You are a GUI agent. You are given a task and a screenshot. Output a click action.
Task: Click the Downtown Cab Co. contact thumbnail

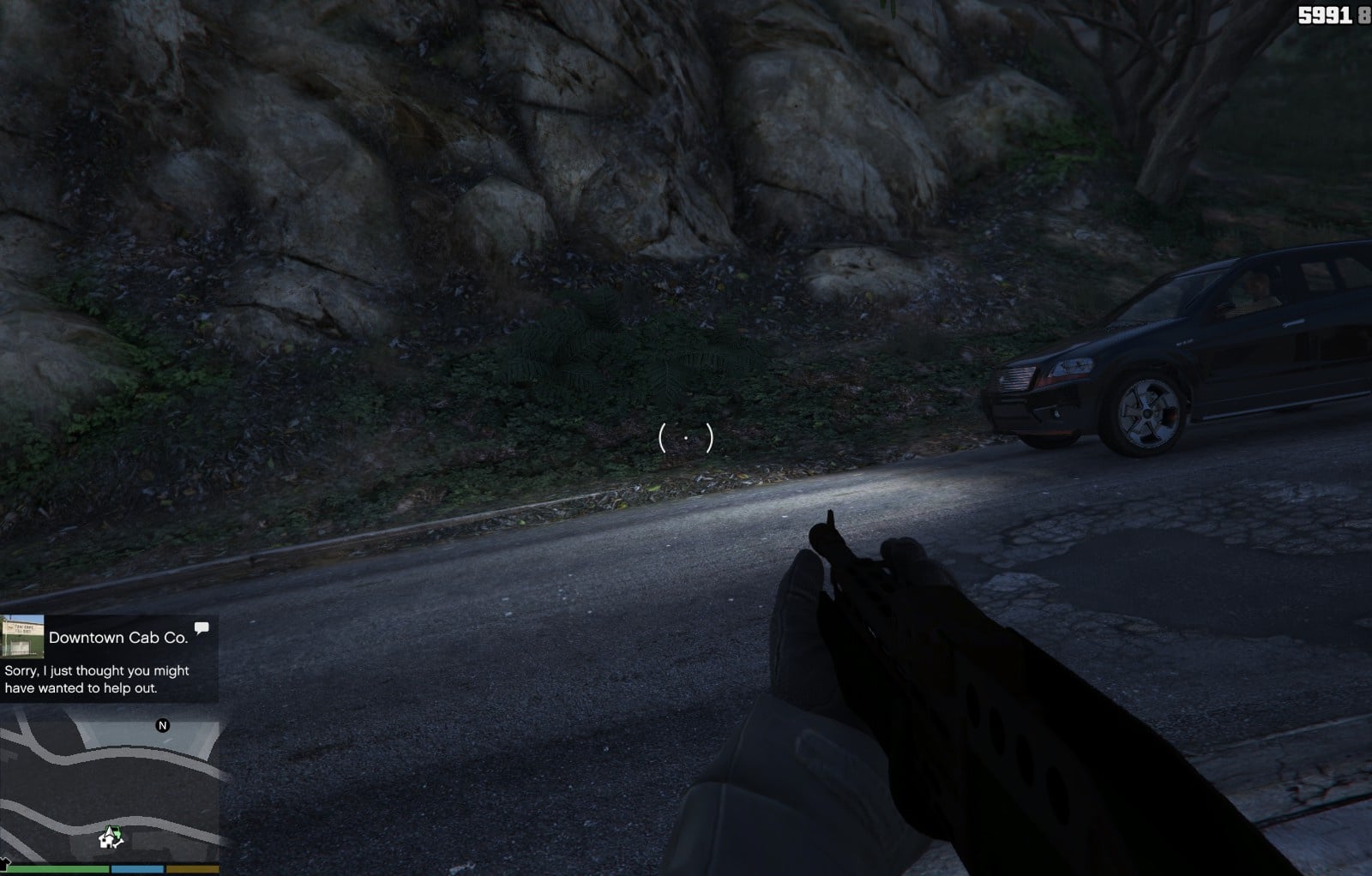click(22, 637)
